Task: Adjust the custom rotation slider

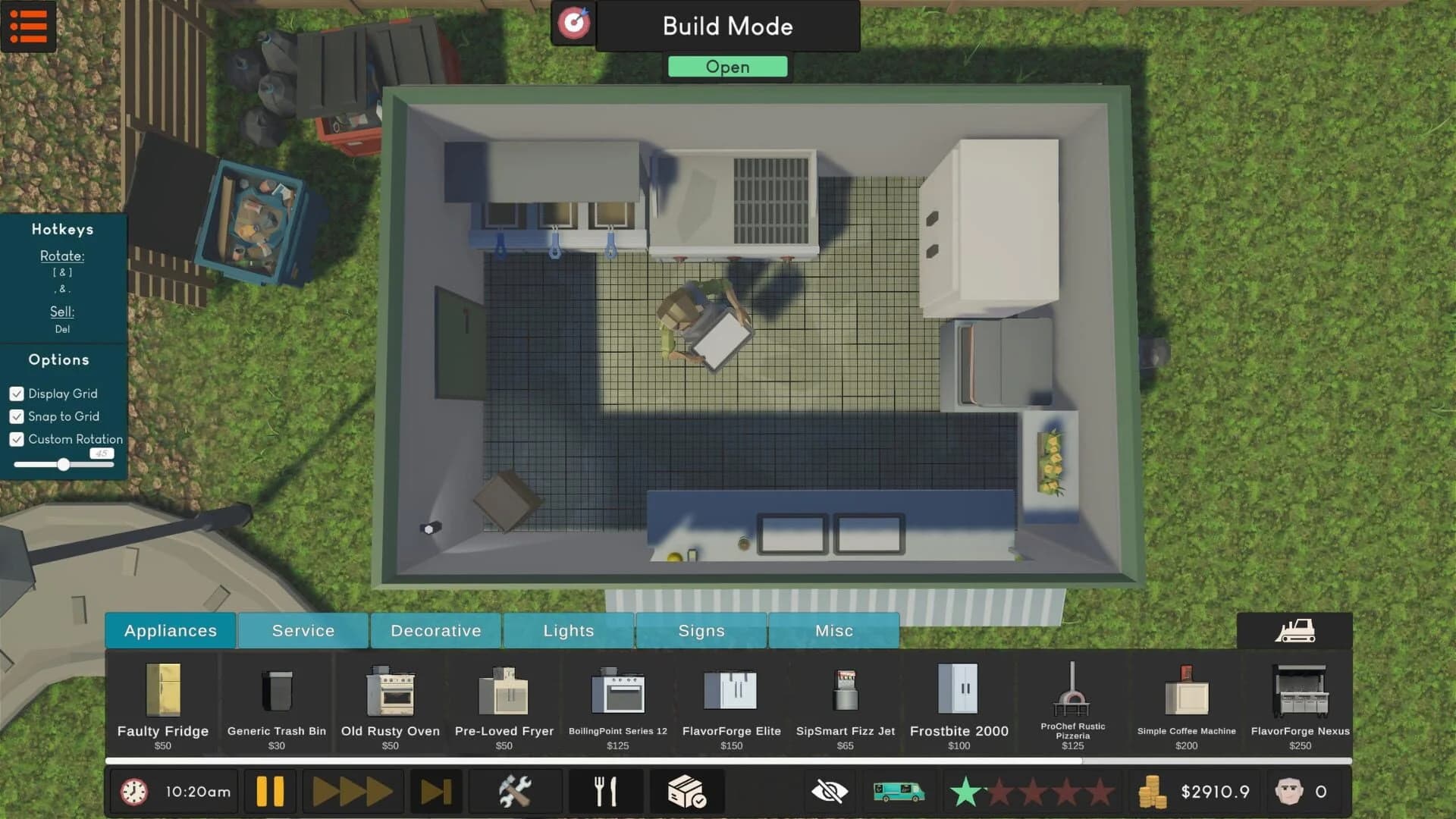Action: coord(64,466)
